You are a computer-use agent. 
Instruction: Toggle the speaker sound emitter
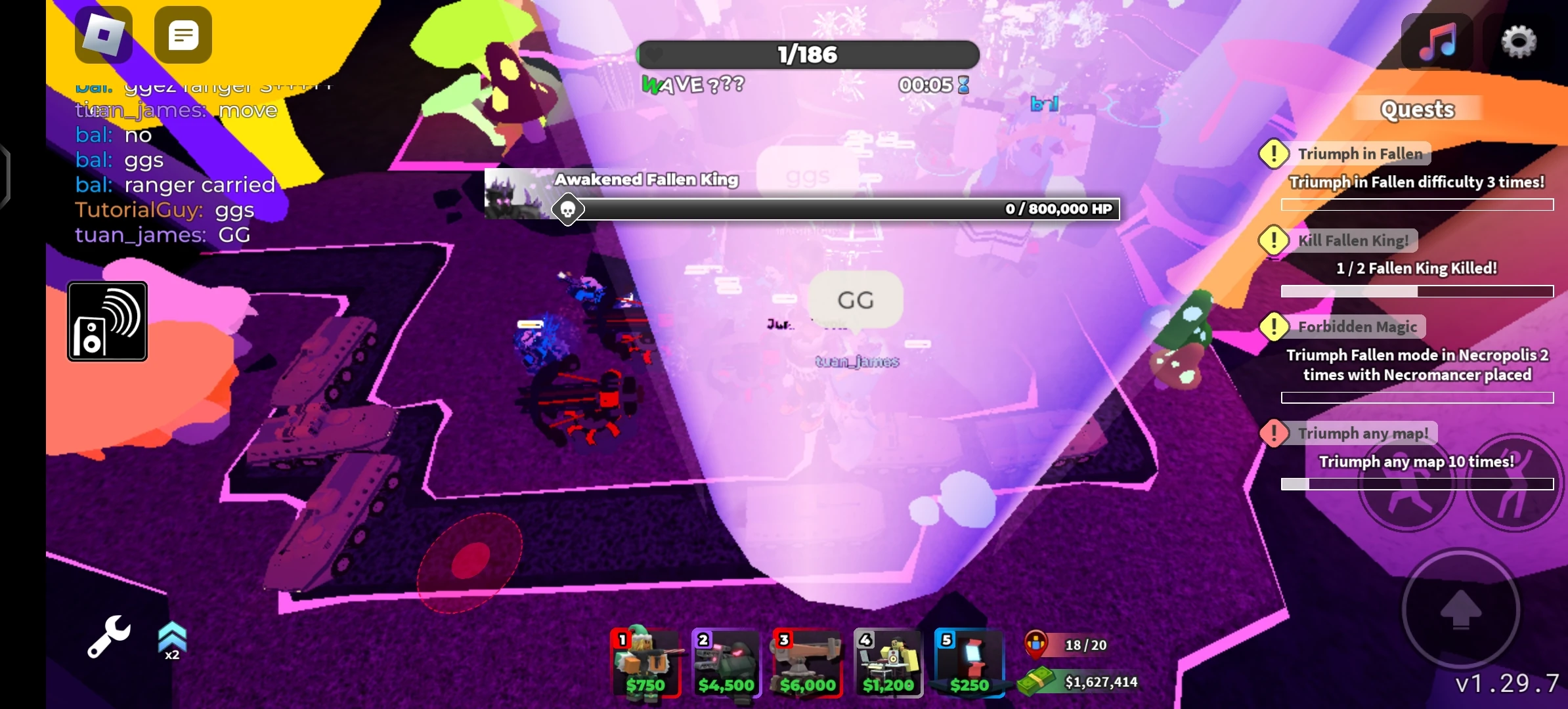click(x=107, y=321)
